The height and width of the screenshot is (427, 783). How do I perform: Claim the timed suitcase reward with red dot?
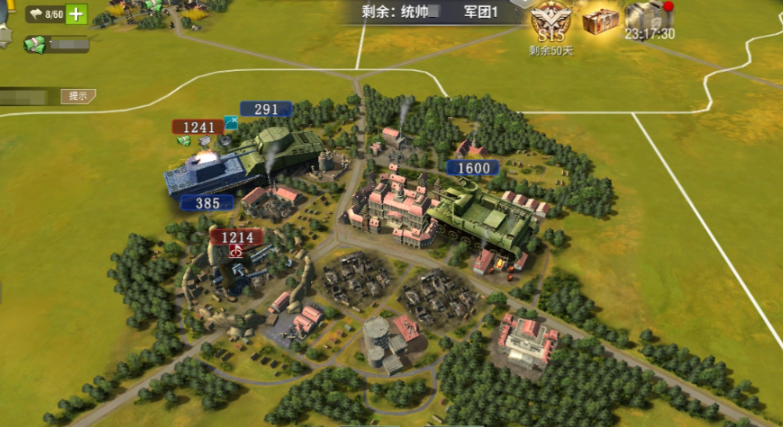tap(648, 18)
